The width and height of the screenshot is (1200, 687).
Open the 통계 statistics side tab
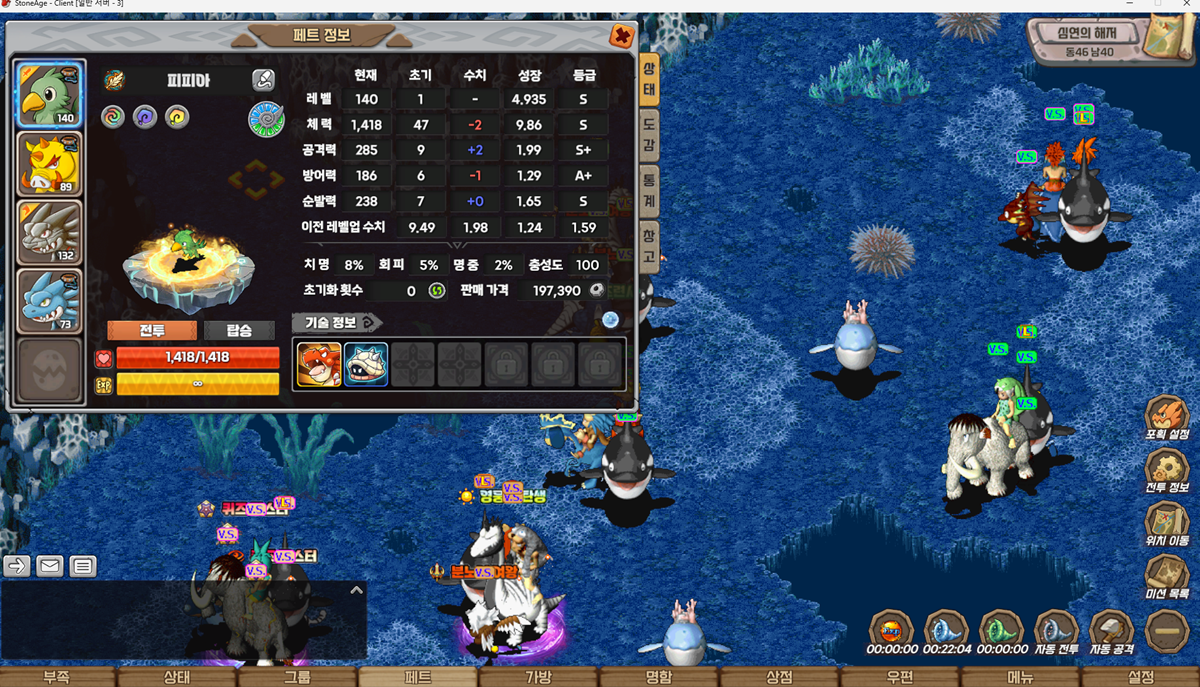[x=649, y=189]
